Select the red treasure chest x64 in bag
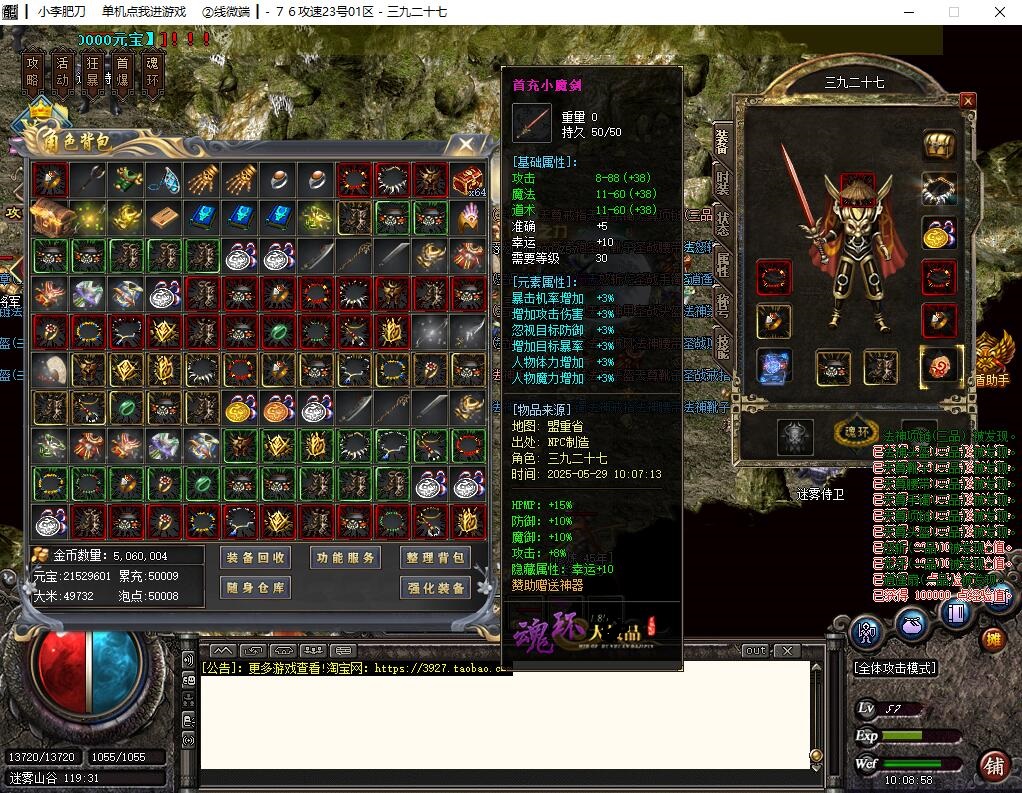The width and height of the screenshot is (1022, 793). (x=466, y=180)
